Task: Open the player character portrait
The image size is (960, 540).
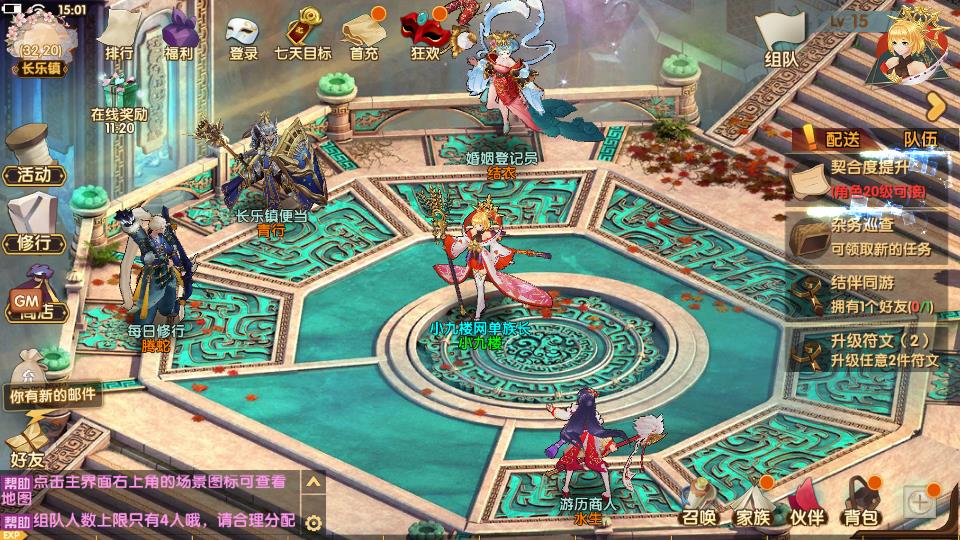Action: pyautogui.click(x=910, y=45)
